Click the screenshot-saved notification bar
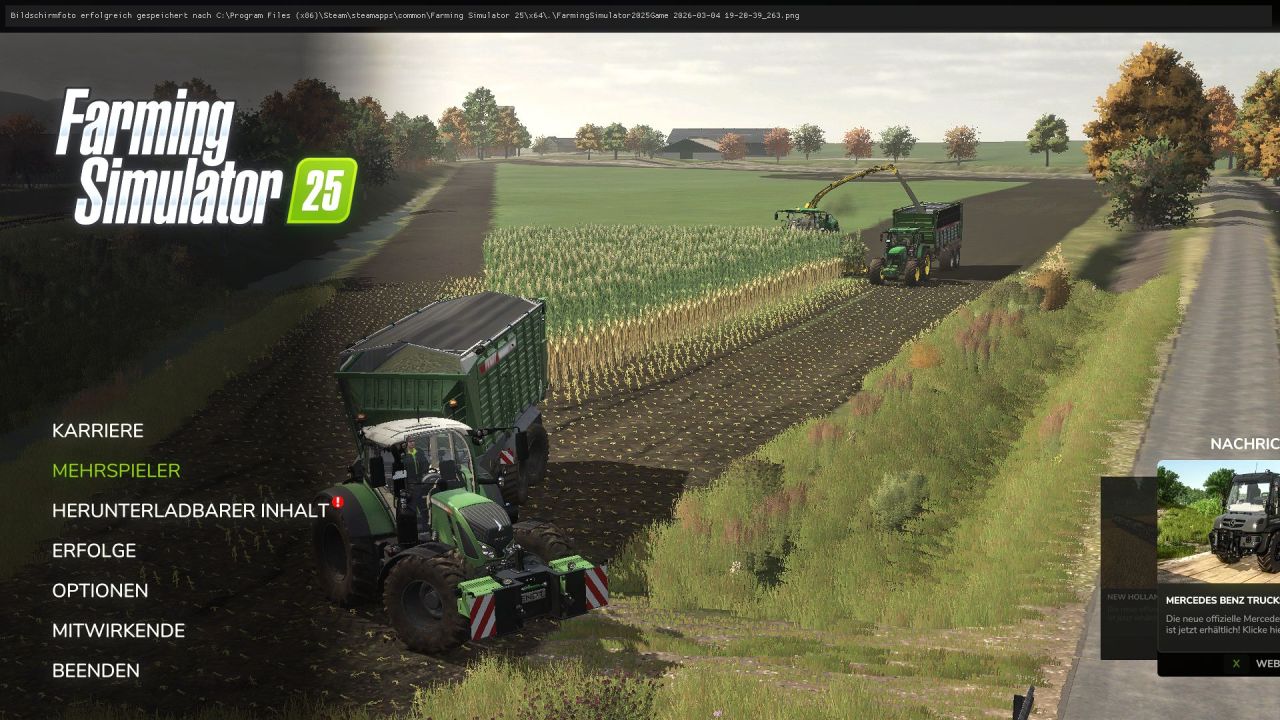Screen dimensions: 1280x720 click(x=400, y=15)
